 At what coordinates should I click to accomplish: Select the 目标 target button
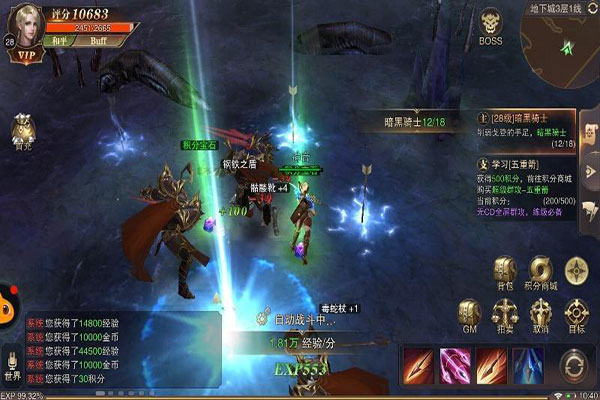[x=577, y=313]
